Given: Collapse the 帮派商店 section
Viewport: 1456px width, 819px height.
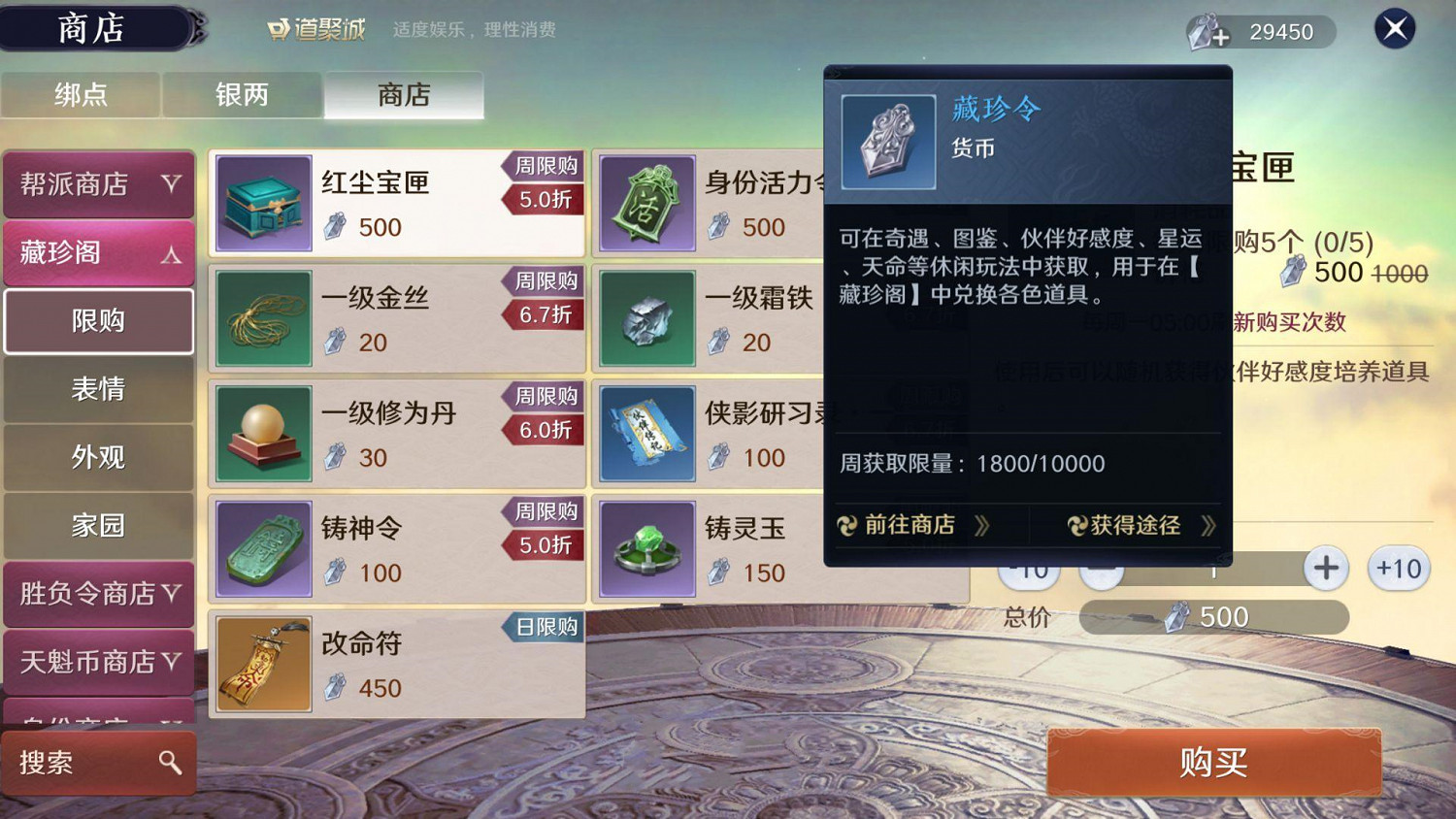Looking at the screenshot, I should [x=98, y=183].
